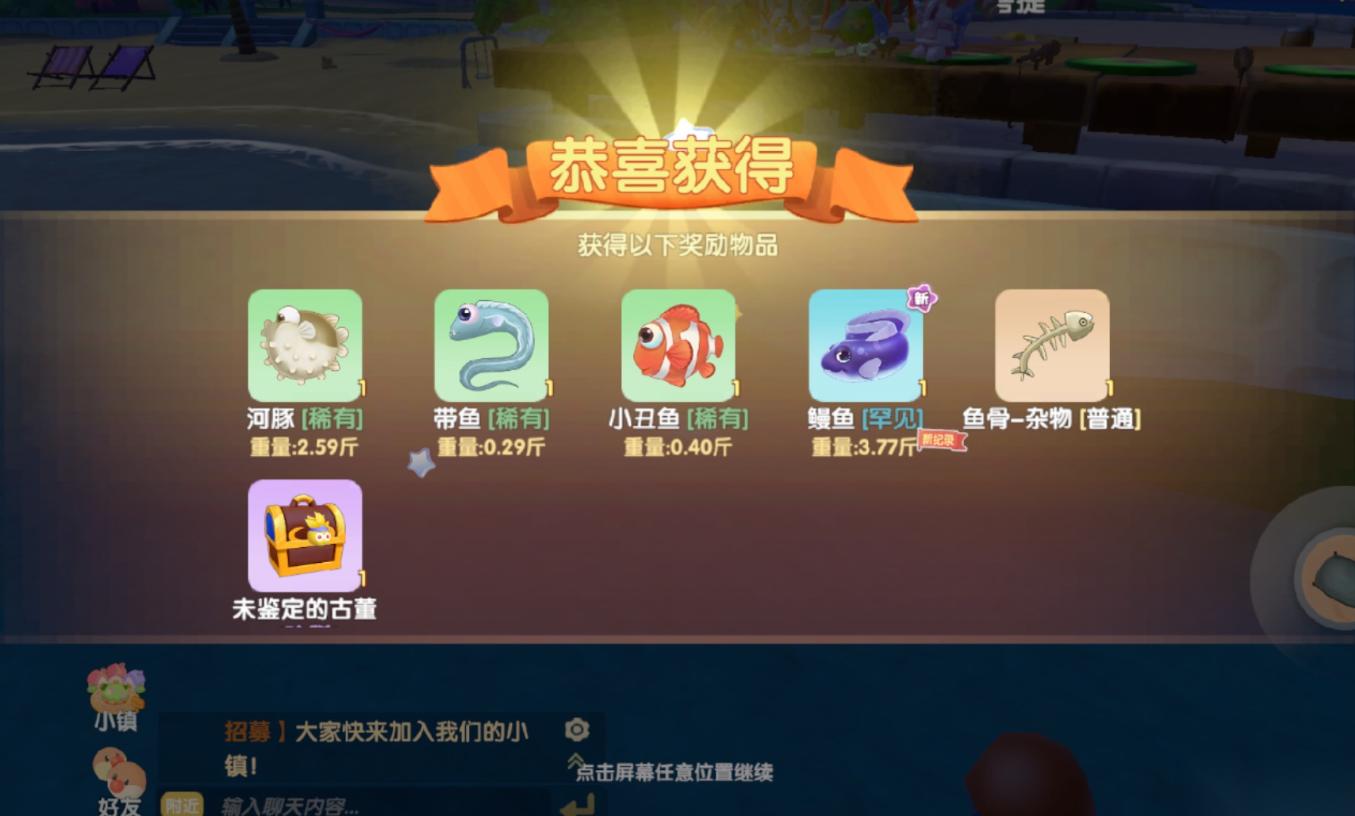Collapse the chat panel with the chevron
Viewport: 1355px width, 816px height.
pos(575,757)
